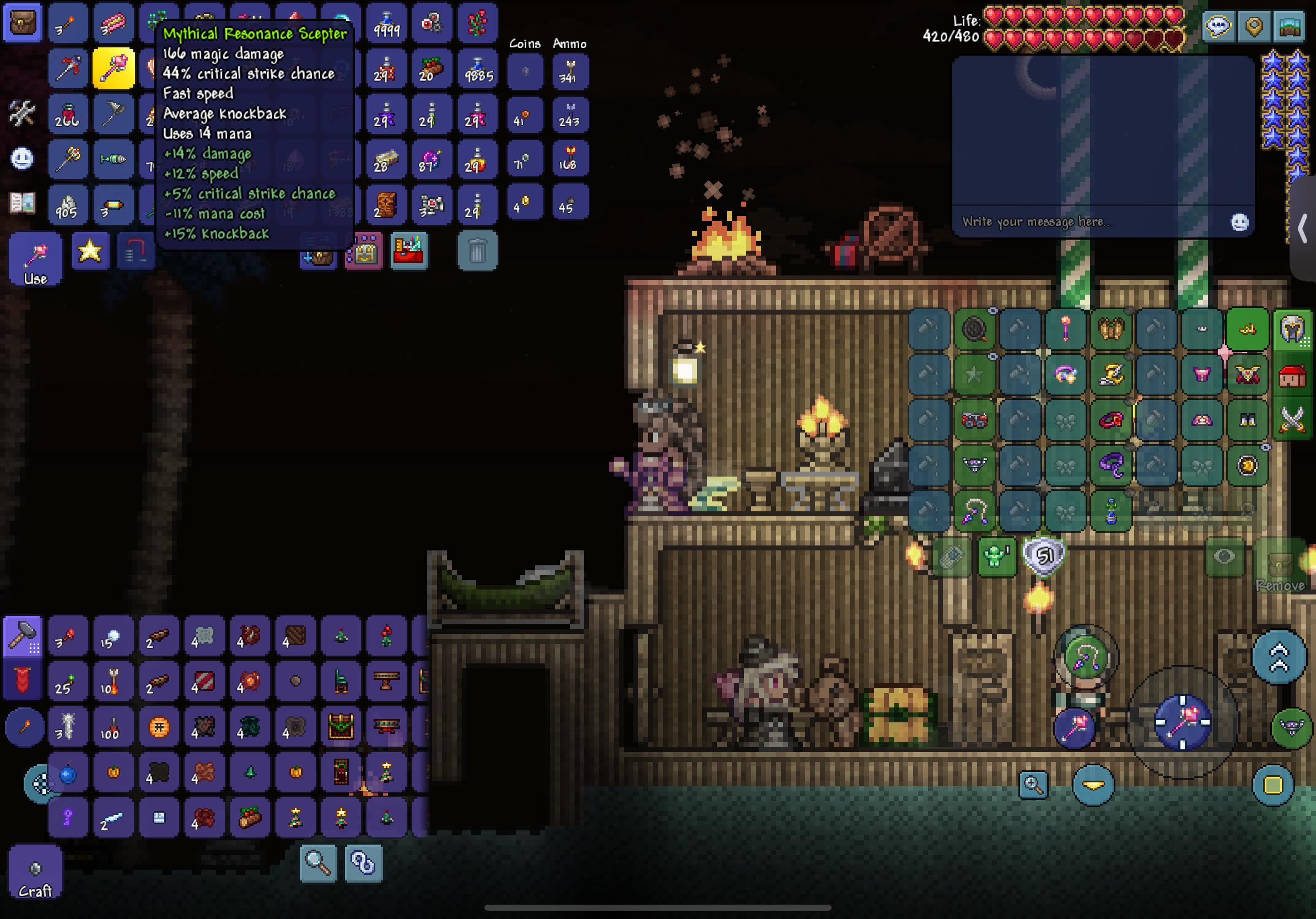
Task: Click the trash can slot
Action: coord(477,250)
